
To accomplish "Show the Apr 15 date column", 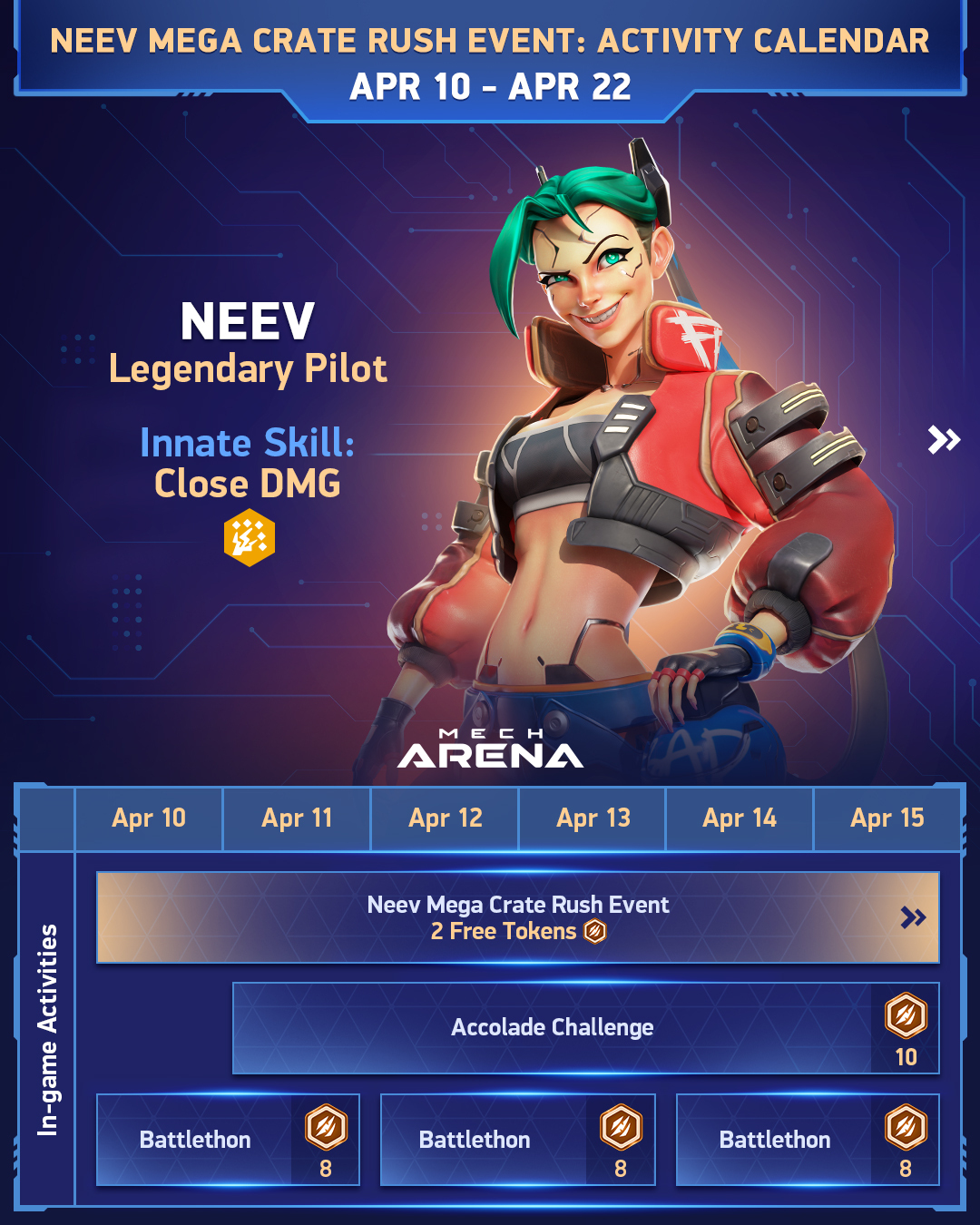I will point(887,818).
